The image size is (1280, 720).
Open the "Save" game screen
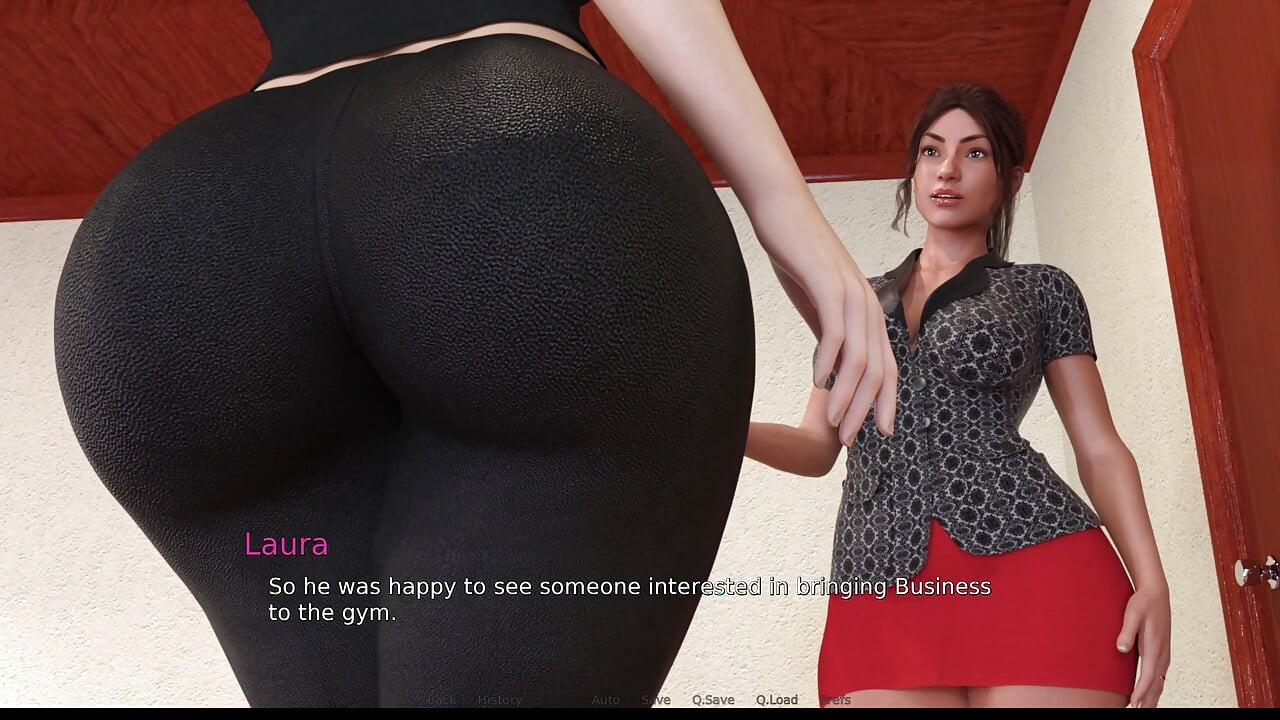[x=656, y=701]
